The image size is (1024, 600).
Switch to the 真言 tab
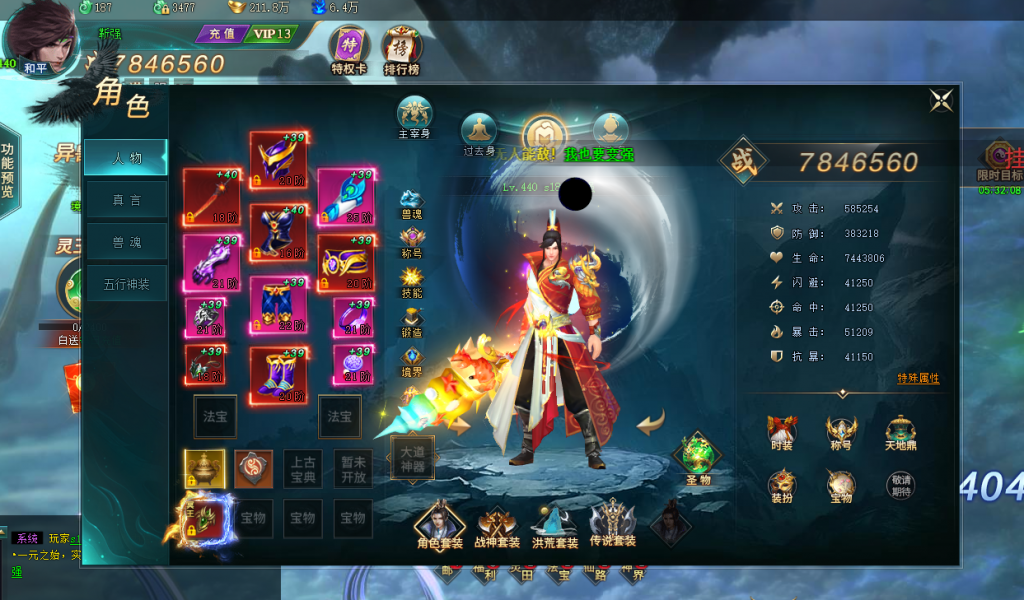tap(126, 200)
